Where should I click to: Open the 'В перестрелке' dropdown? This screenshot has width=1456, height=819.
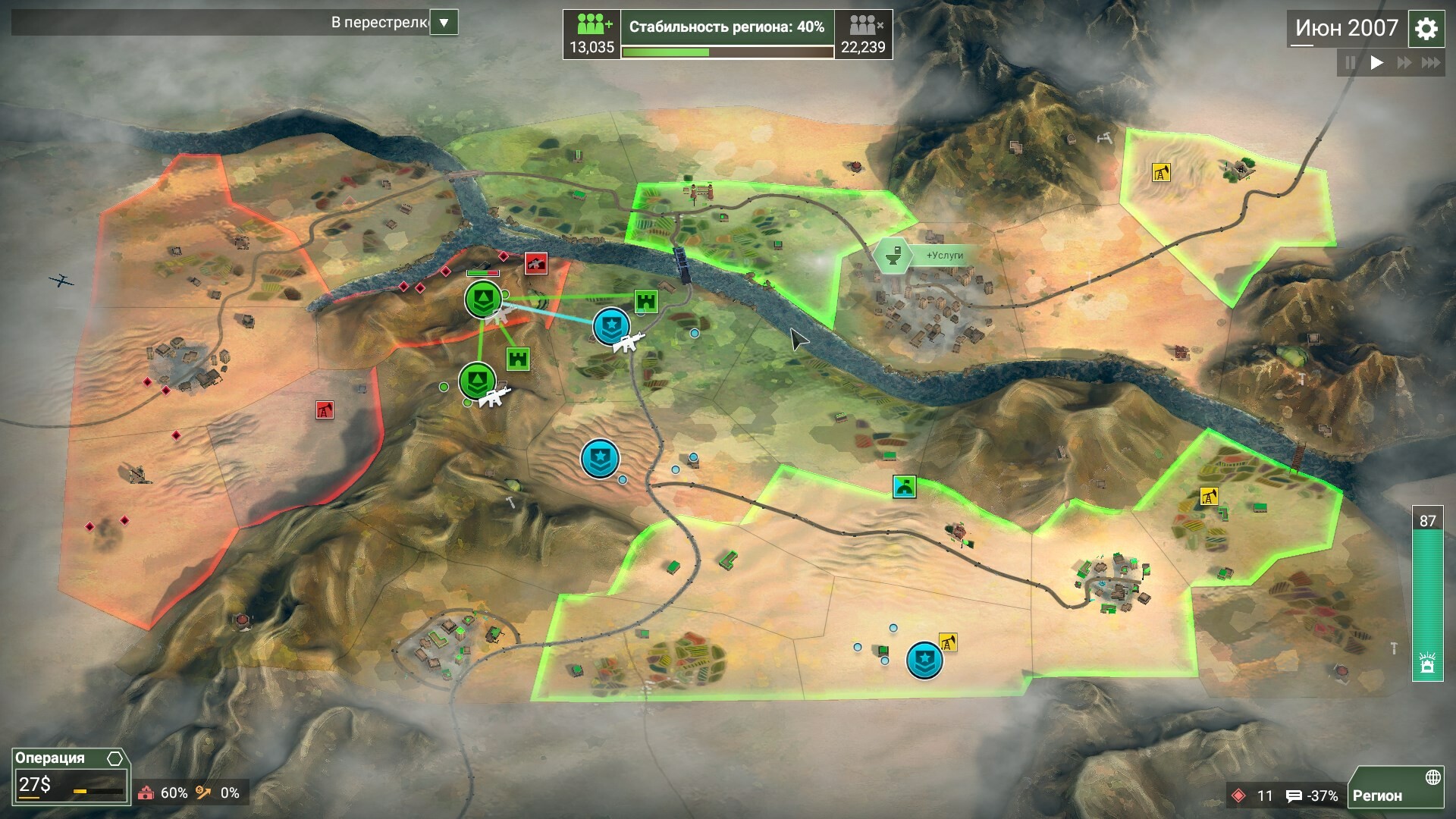pyautogui.click(x=446, y=22)
